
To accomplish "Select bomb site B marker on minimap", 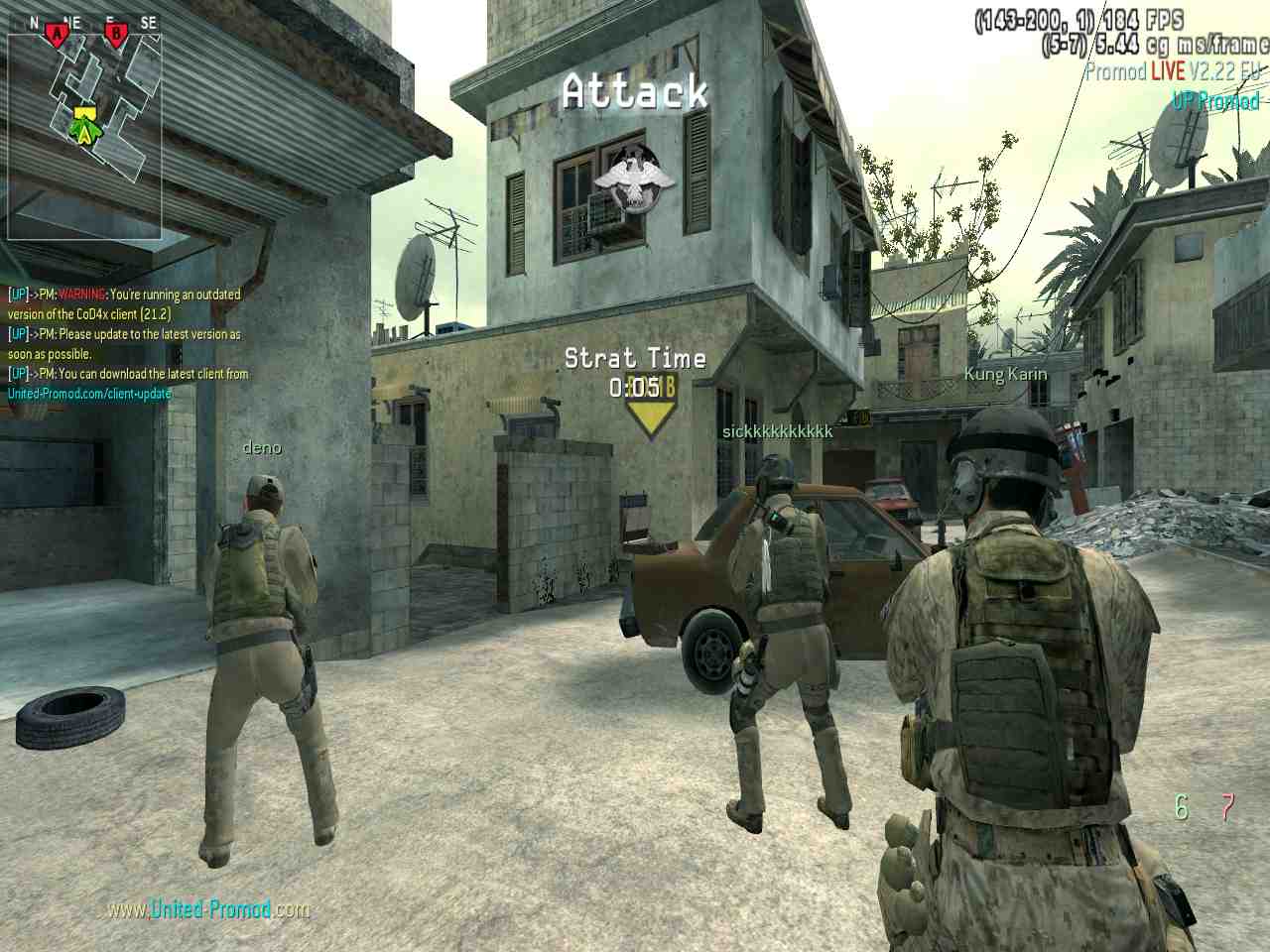I will (117, 36).
